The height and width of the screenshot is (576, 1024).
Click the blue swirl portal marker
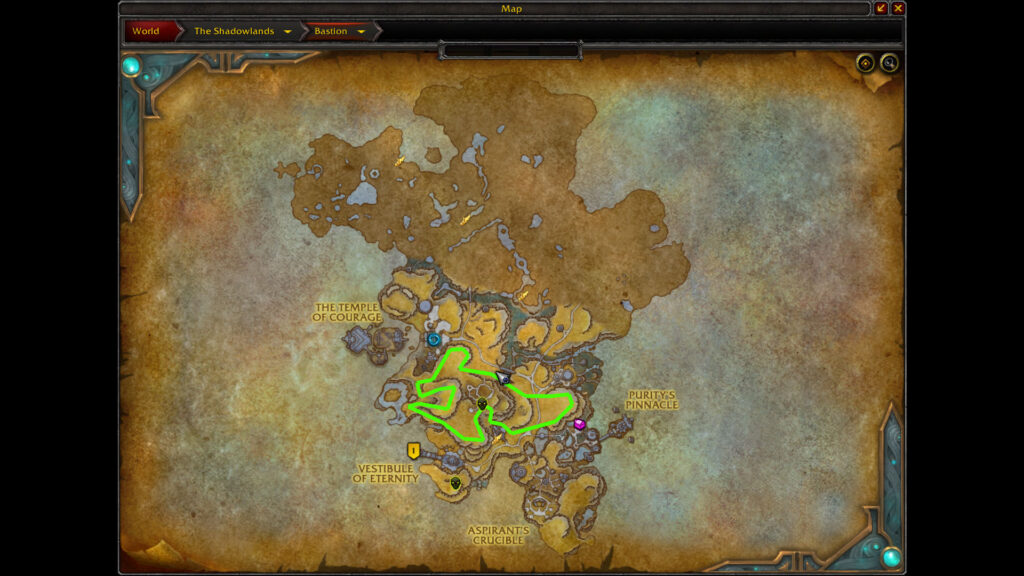click(x=434, y=339)
